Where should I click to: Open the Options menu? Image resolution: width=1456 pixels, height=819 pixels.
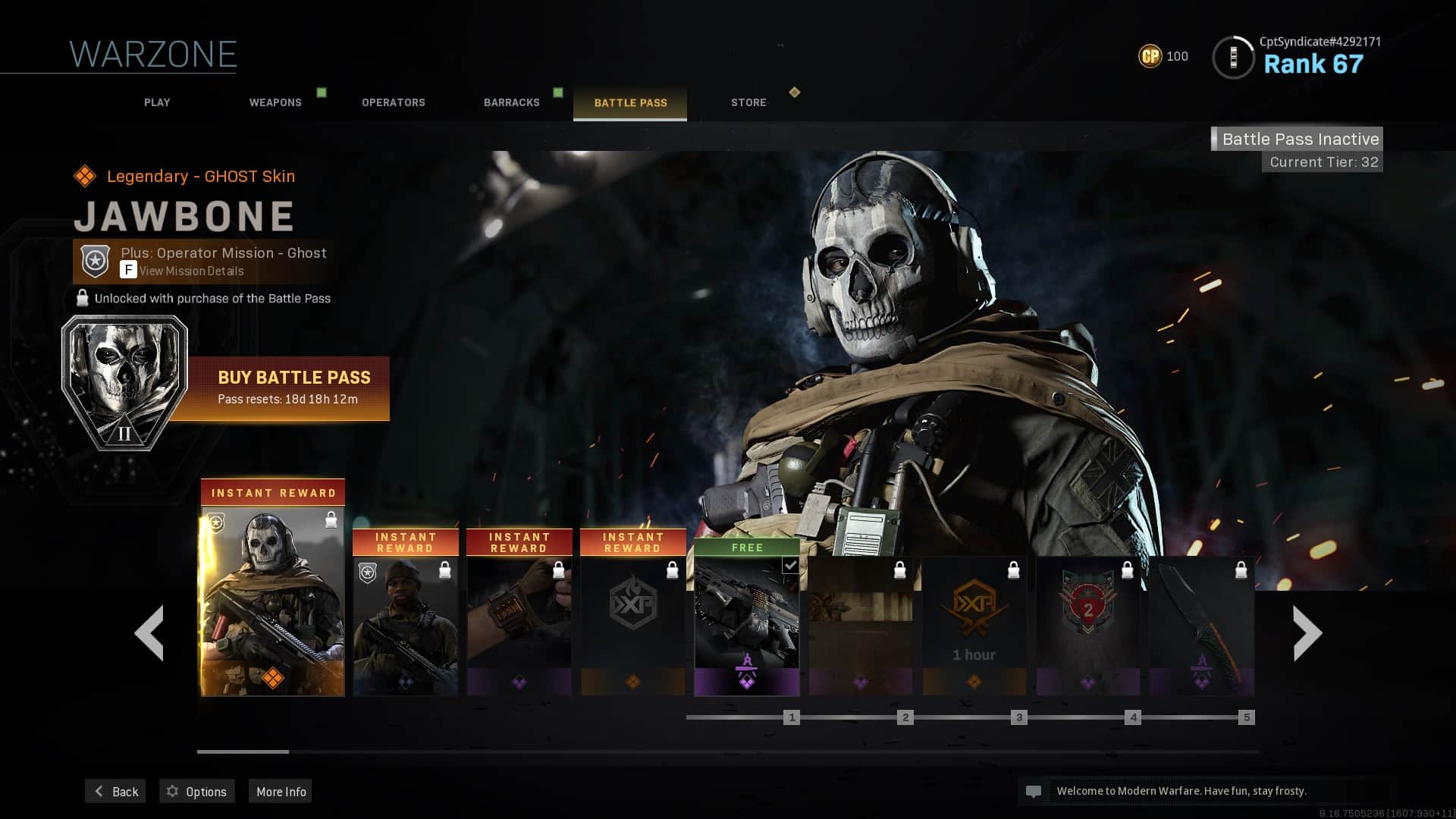click(197, 792)
